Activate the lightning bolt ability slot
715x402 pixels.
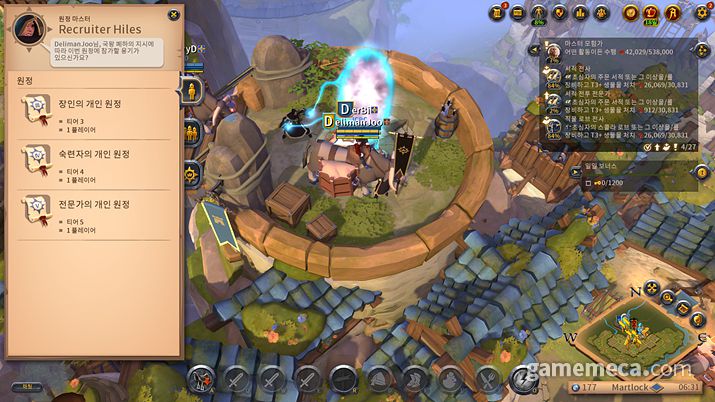click(x=521, y=379)
